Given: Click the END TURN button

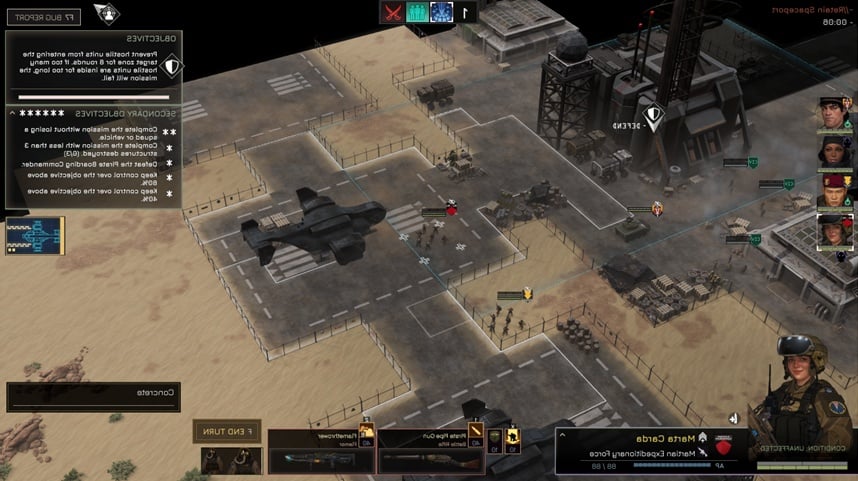Looking at the screenshot, I should [226, 431].
